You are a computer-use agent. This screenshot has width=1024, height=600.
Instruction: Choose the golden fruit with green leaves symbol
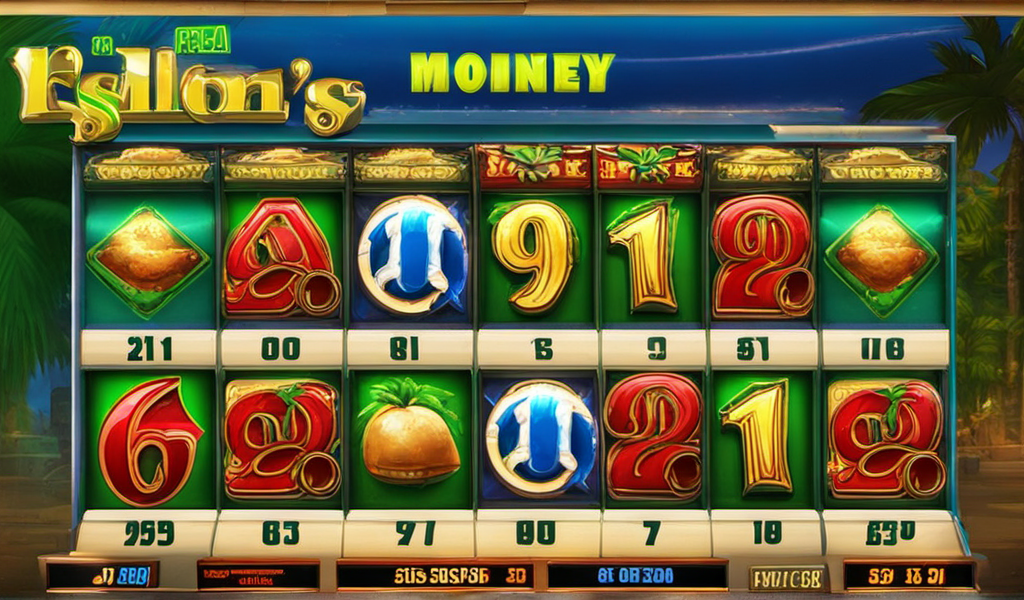pyautogui.click(x=410, y=435)
